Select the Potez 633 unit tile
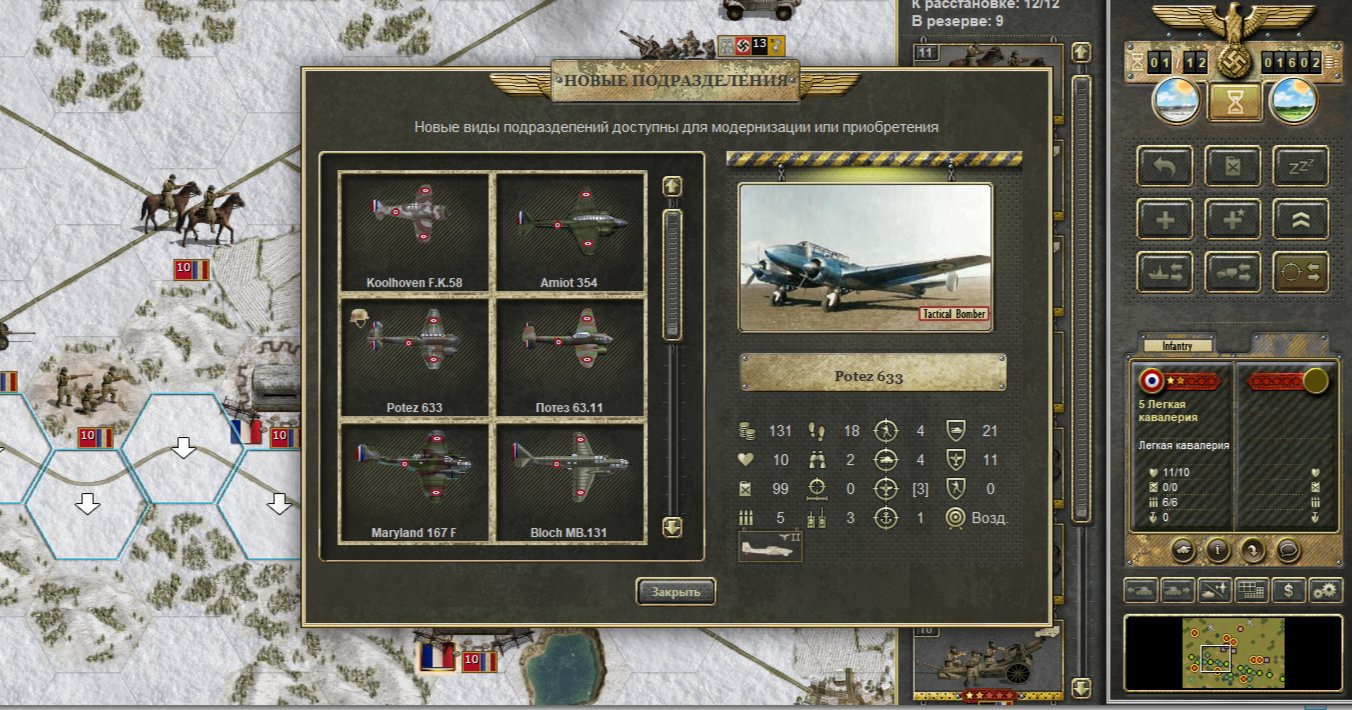The image size is (1352, 710). [x=414, y=356]
